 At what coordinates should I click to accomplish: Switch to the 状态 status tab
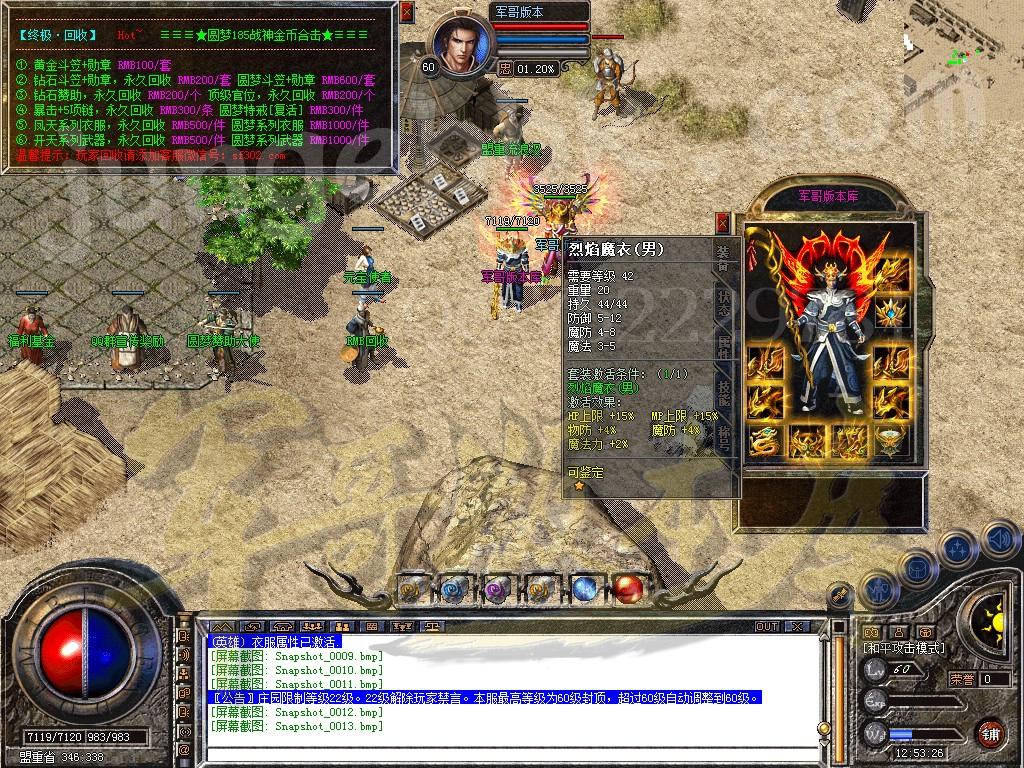(724, 303)
